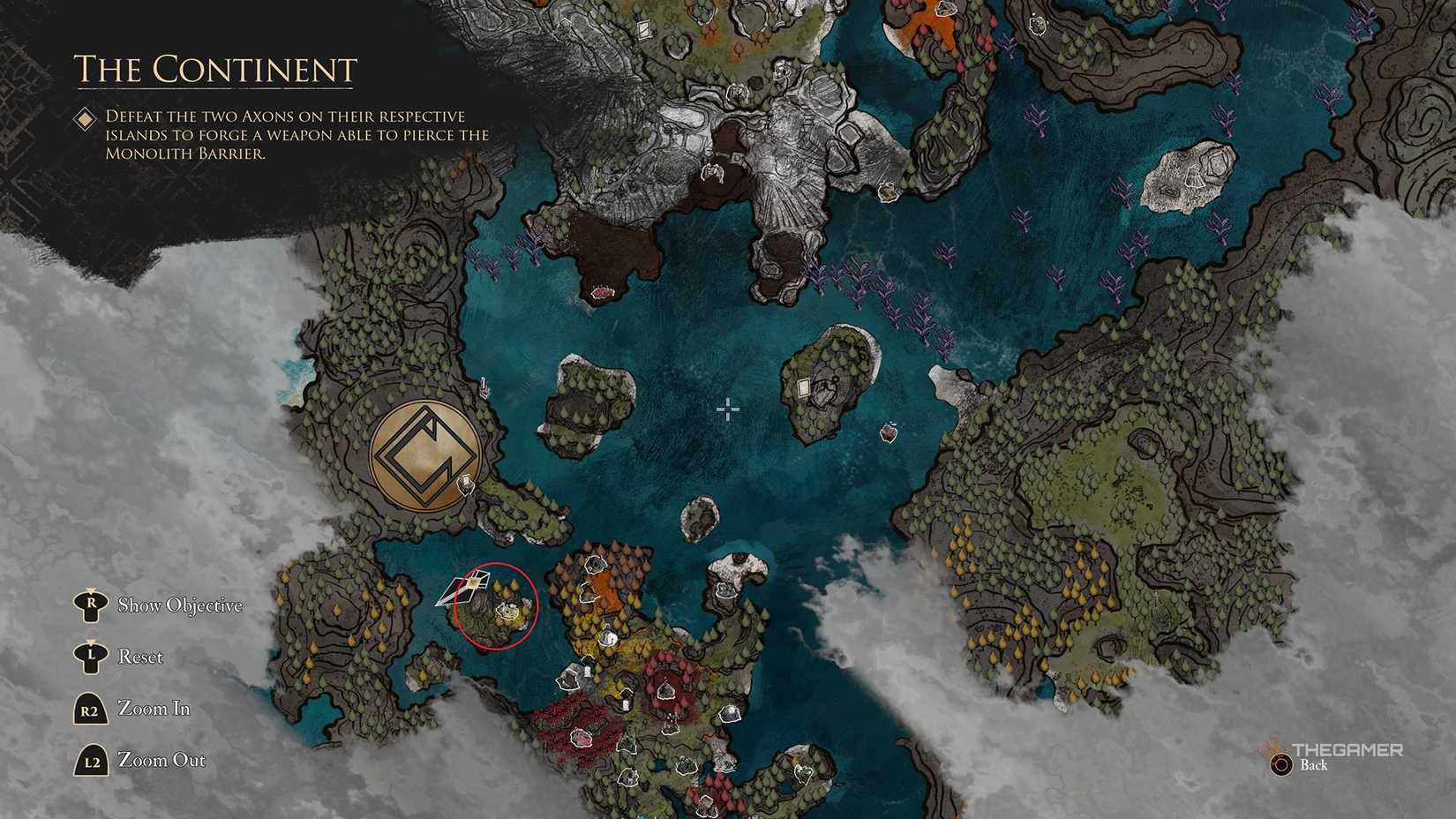Select the Reset L-button icon
Viewport: 1456px width, 819px height.
(x=91, y=657)
